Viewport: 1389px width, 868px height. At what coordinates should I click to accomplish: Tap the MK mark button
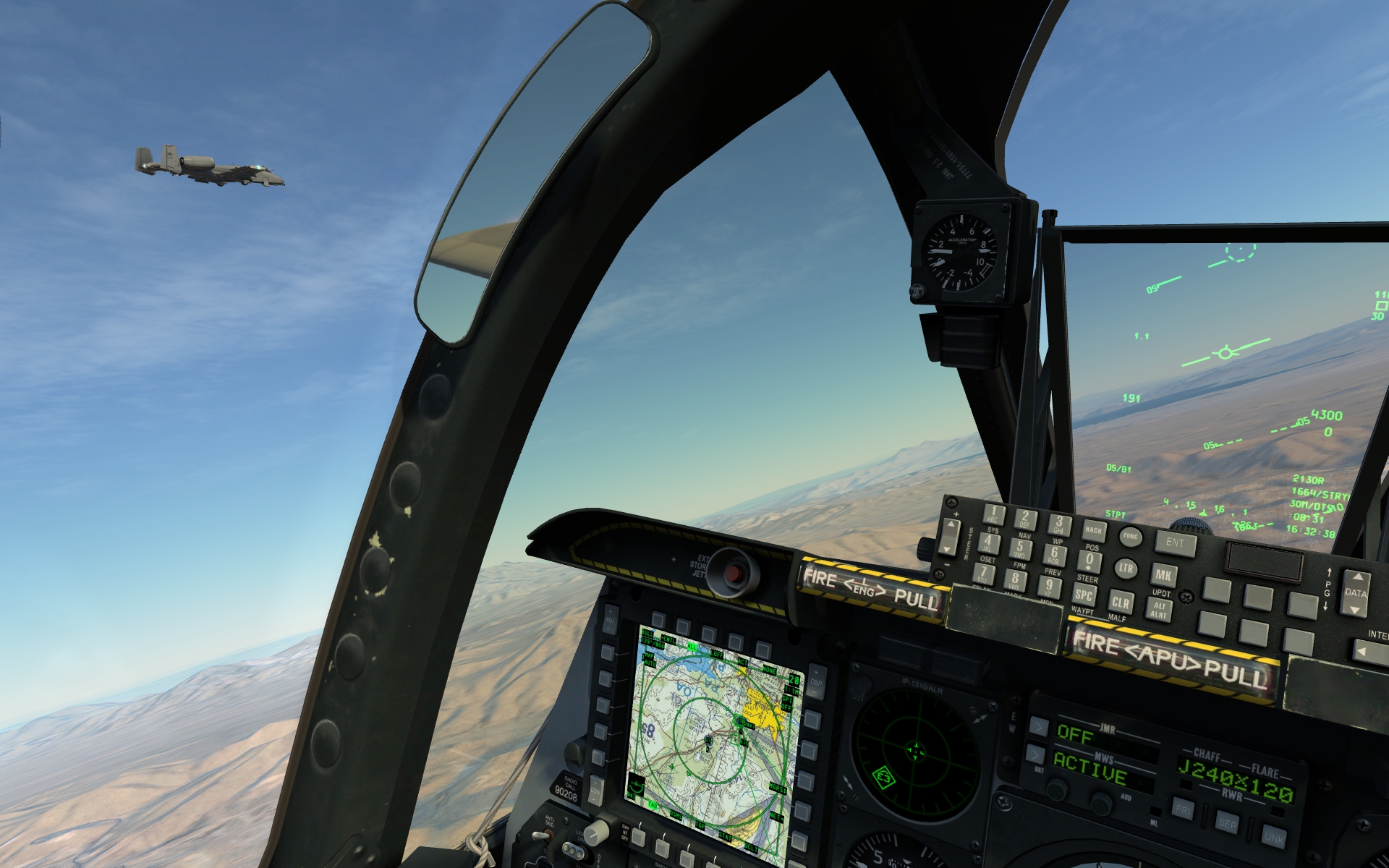pyautogui.click(x=1163, y=575)
